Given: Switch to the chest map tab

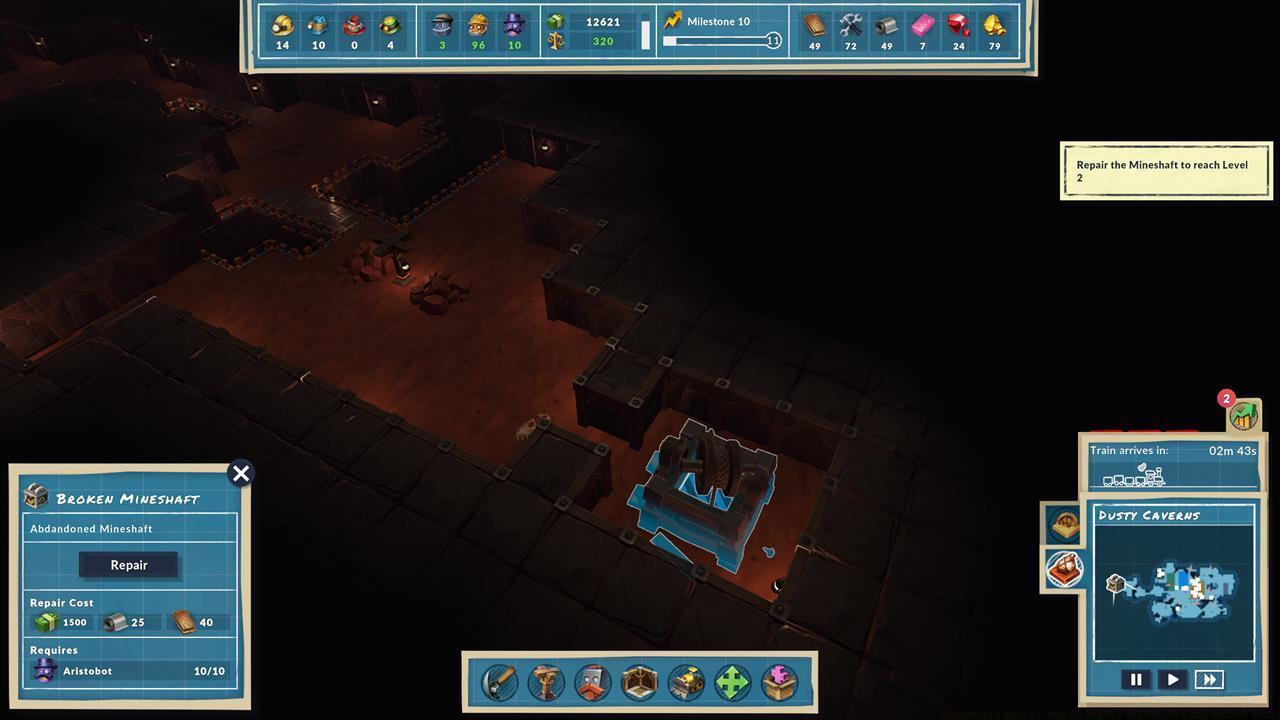Looking at the screenshot, I should pos(1063,524).
